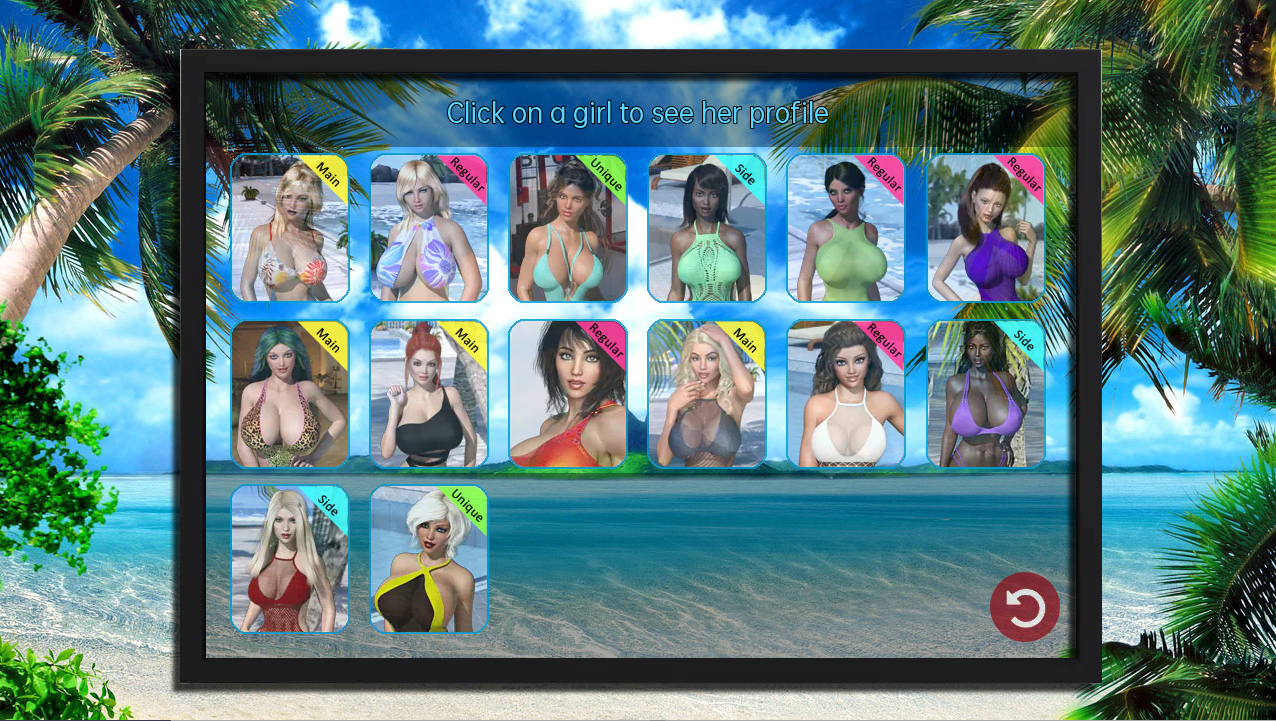Open the Side card with purple bikini
This screenshot has width=1276, height=721.
point(986,394)
